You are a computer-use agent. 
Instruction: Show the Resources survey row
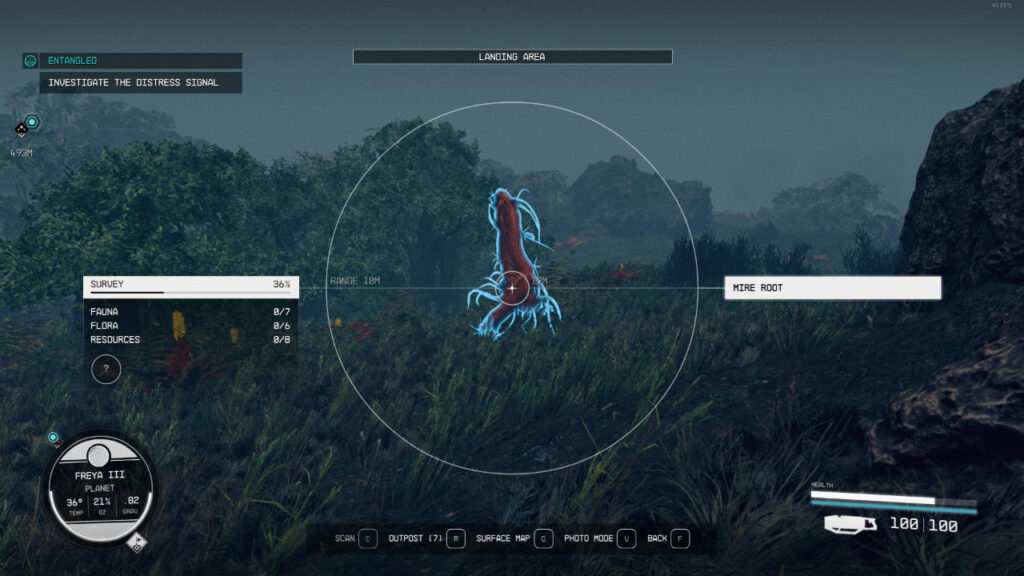[190, 340]
